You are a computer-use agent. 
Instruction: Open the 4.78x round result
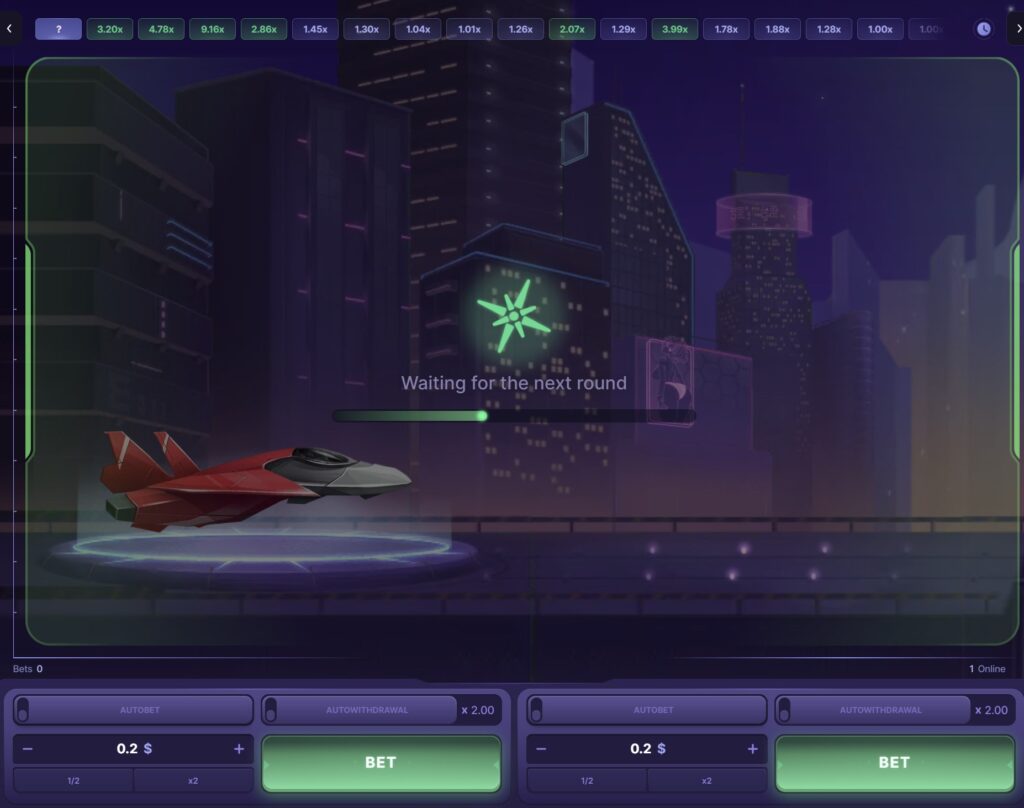pyautogui.click(x=161, y=29)
